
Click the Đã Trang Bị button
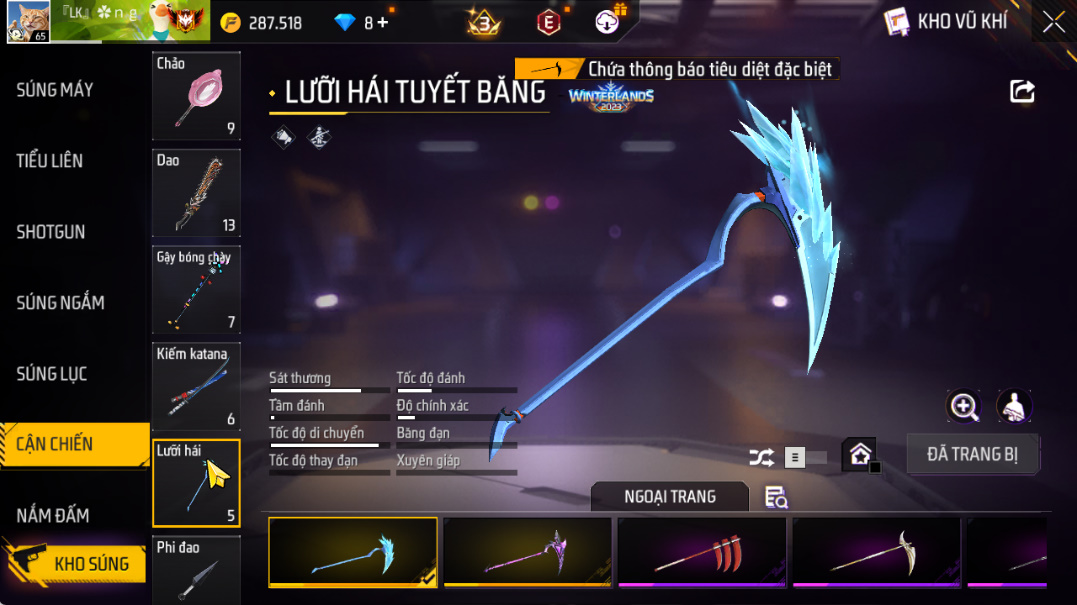click(972, 454)
